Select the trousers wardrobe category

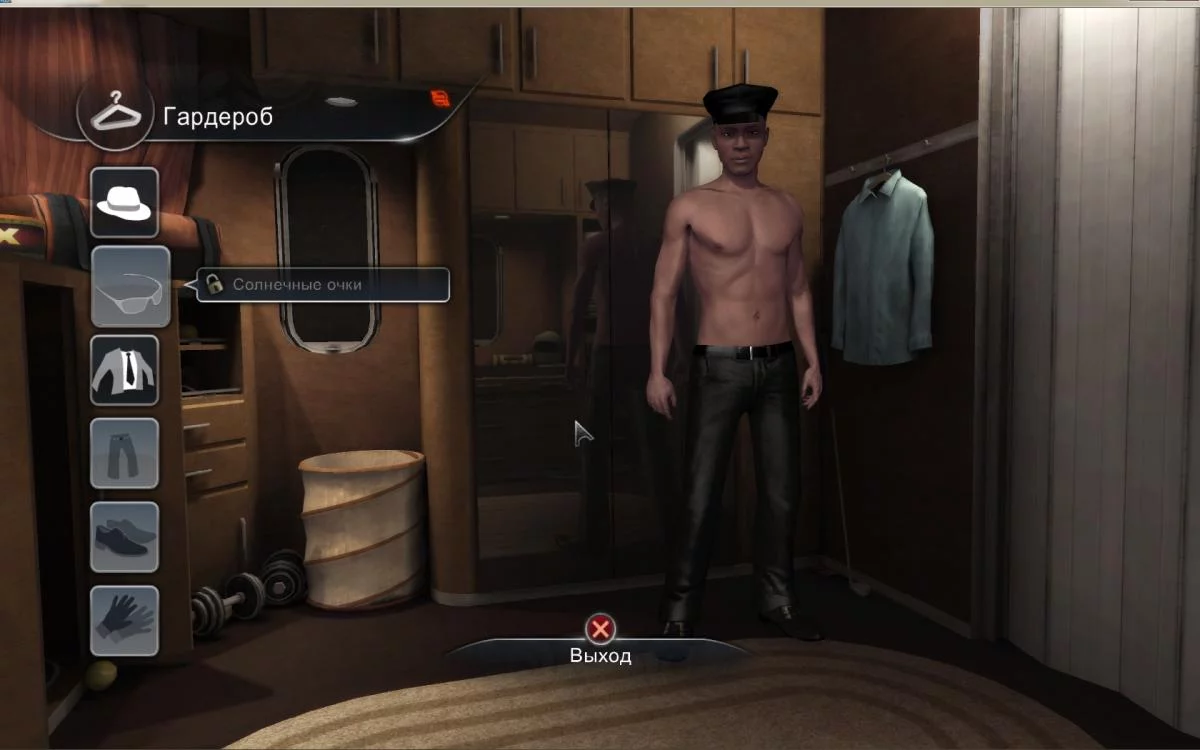click(125, 453)
